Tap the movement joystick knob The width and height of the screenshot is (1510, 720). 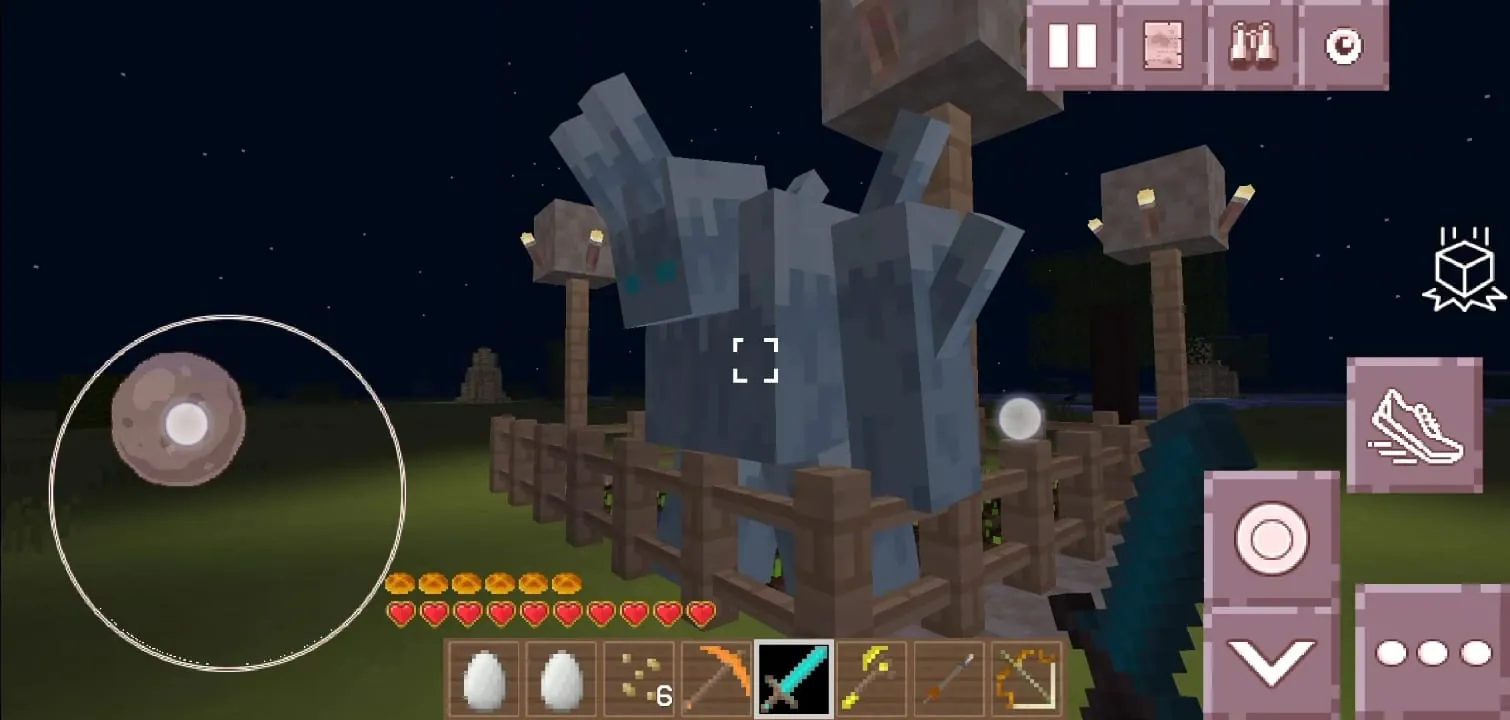tap(178, 424)
